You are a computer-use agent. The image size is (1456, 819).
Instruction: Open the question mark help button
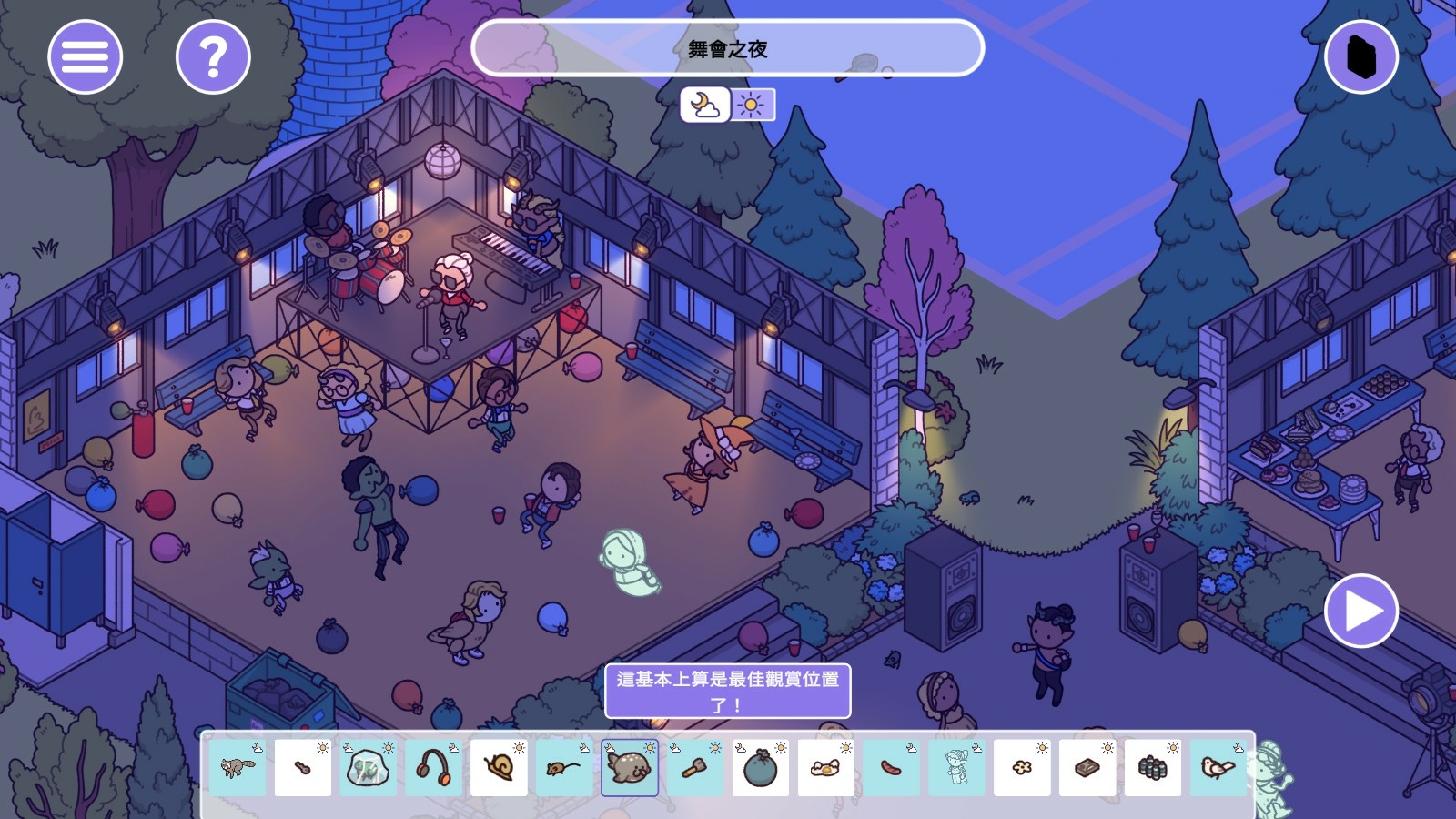pyautogui.click(x=213, y=57)
